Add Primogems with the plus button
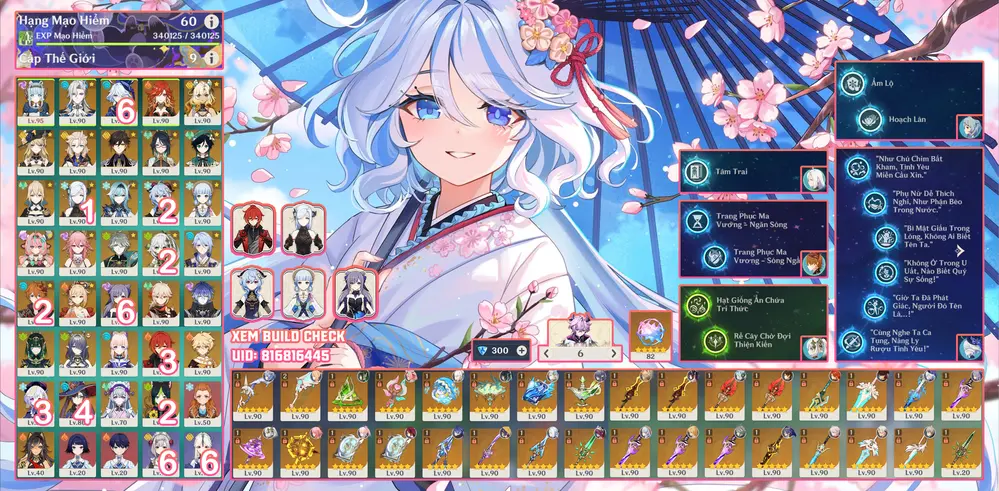 pyautogui.click(x=521, y=352)
